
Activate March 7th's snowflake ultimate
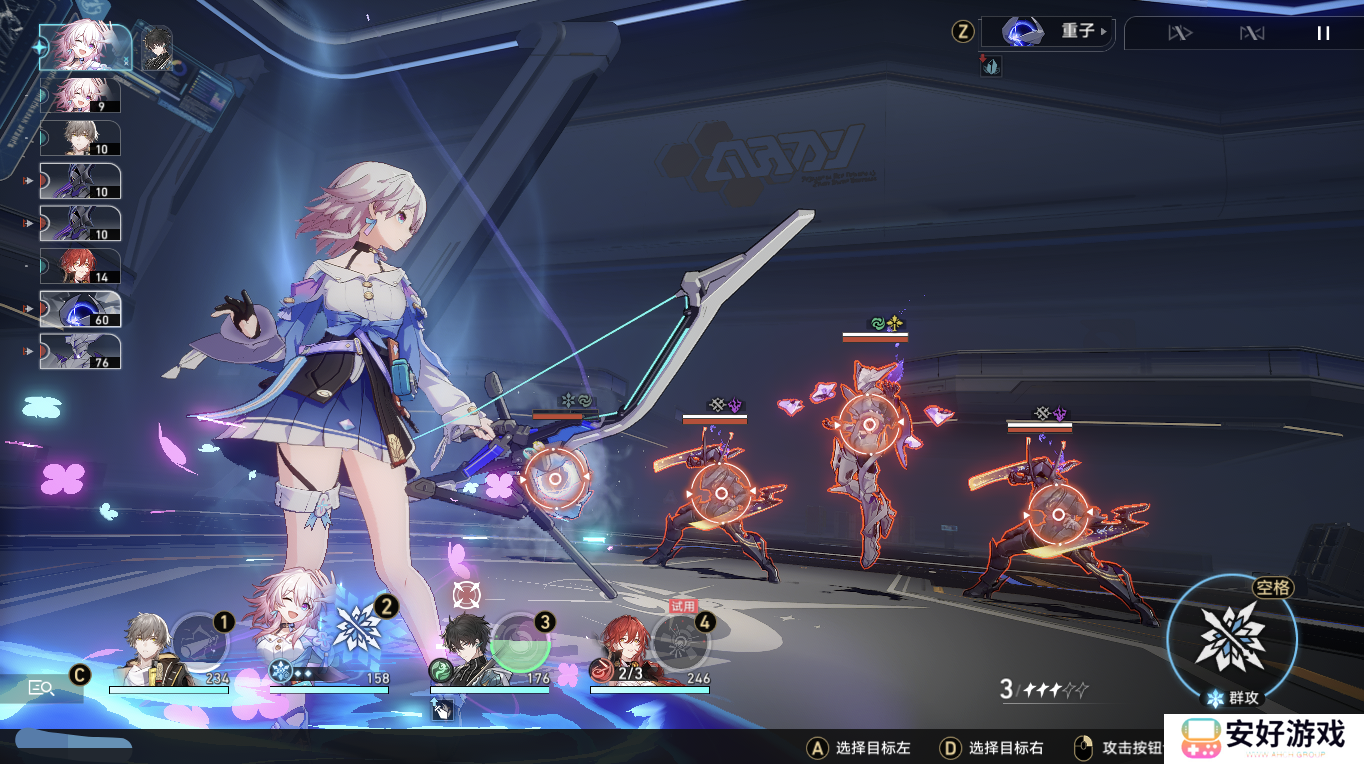pyautogui.click(x=357, y=628)
